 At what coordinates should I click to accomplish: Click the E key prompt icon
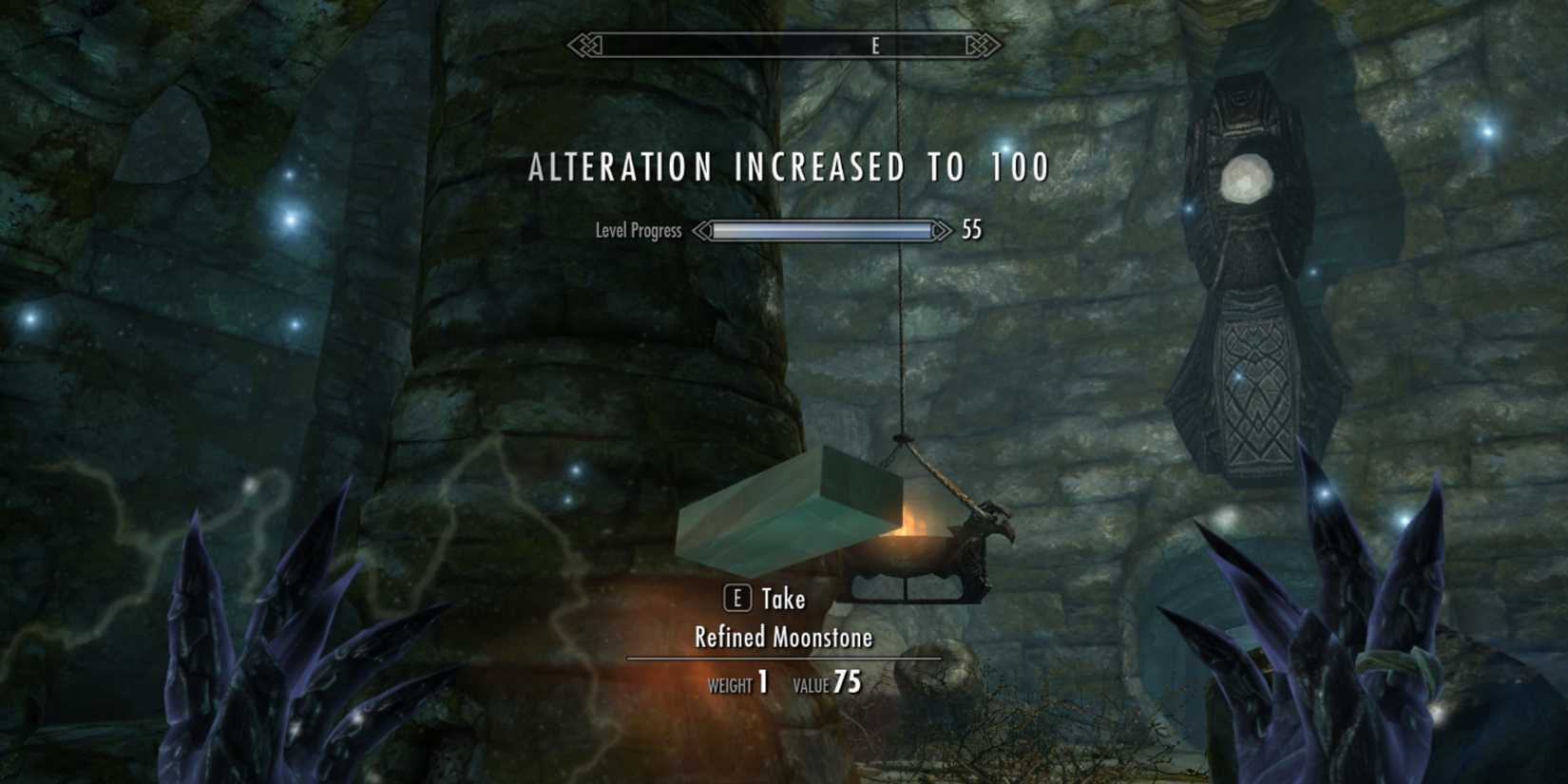pyautogui.click(x=736, y=600)
